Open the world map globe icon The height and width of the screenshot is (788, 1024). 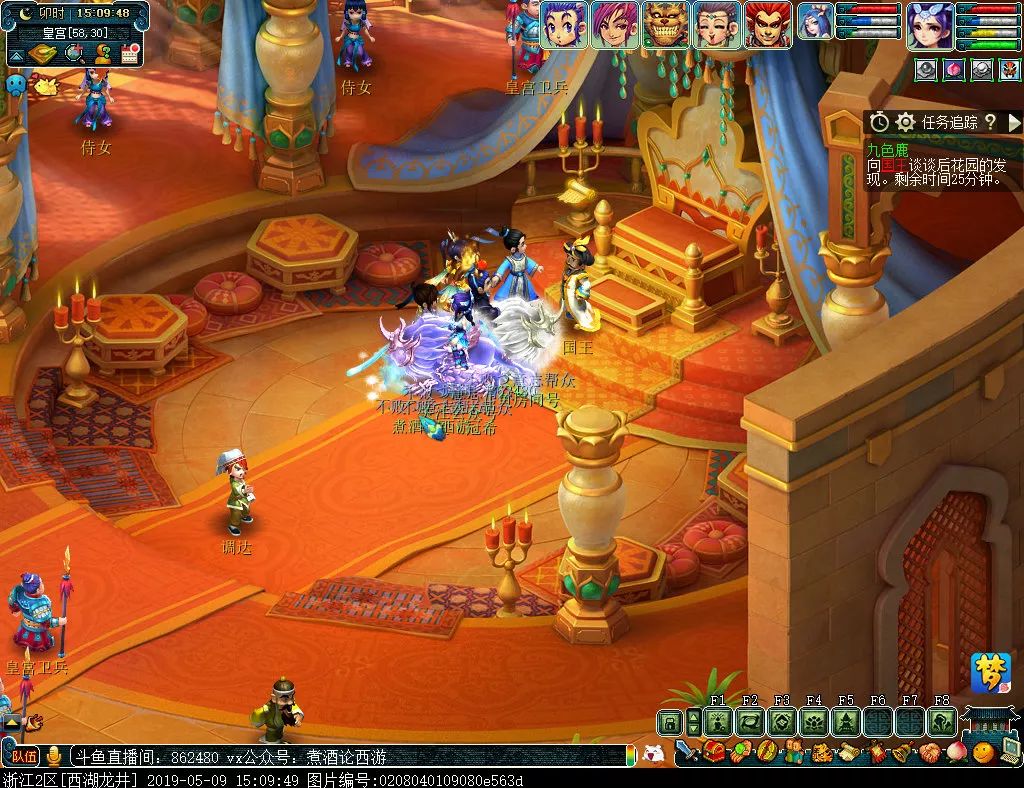[75, 54]
